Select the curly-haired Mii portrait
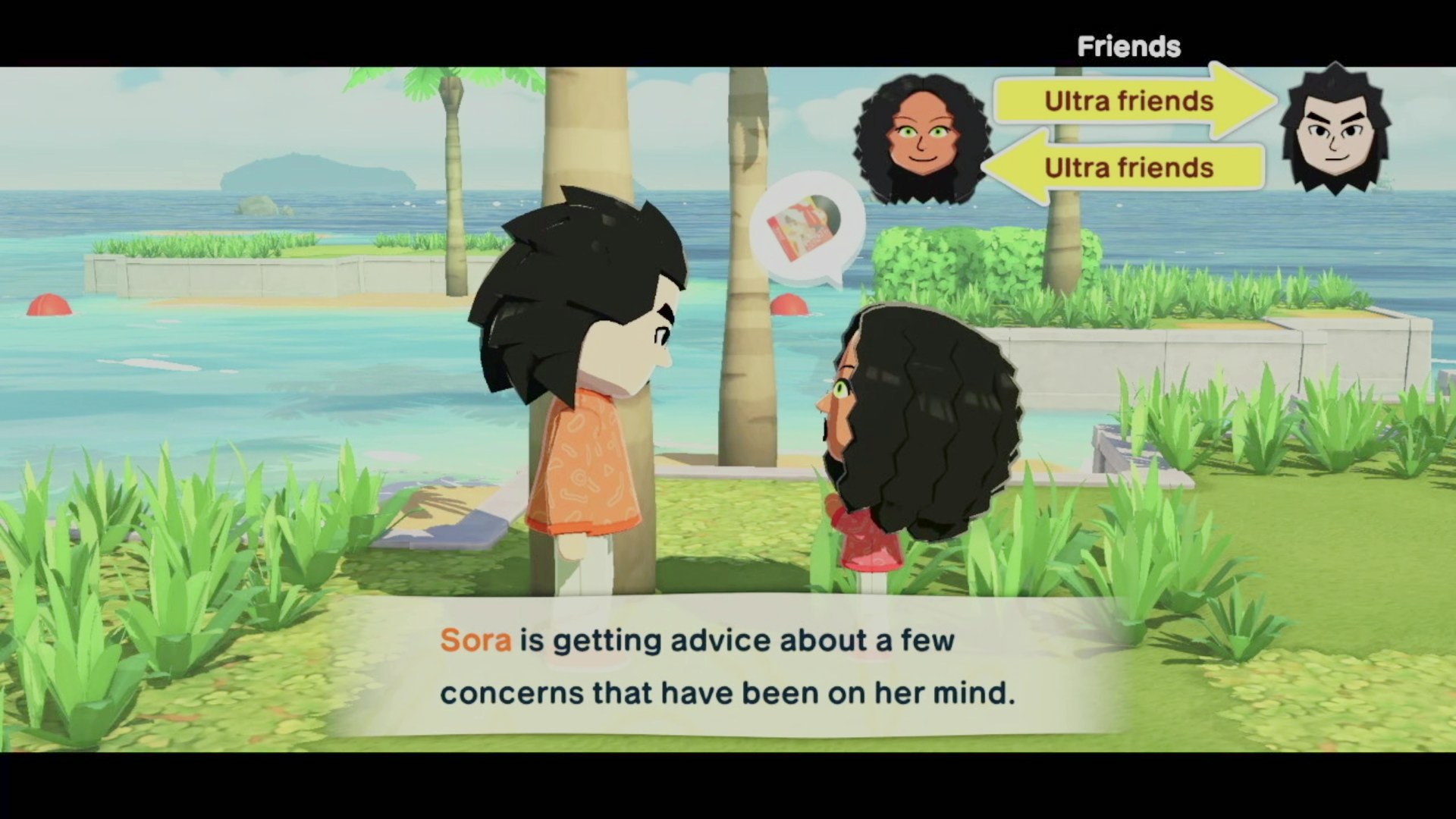 (921, 139)
